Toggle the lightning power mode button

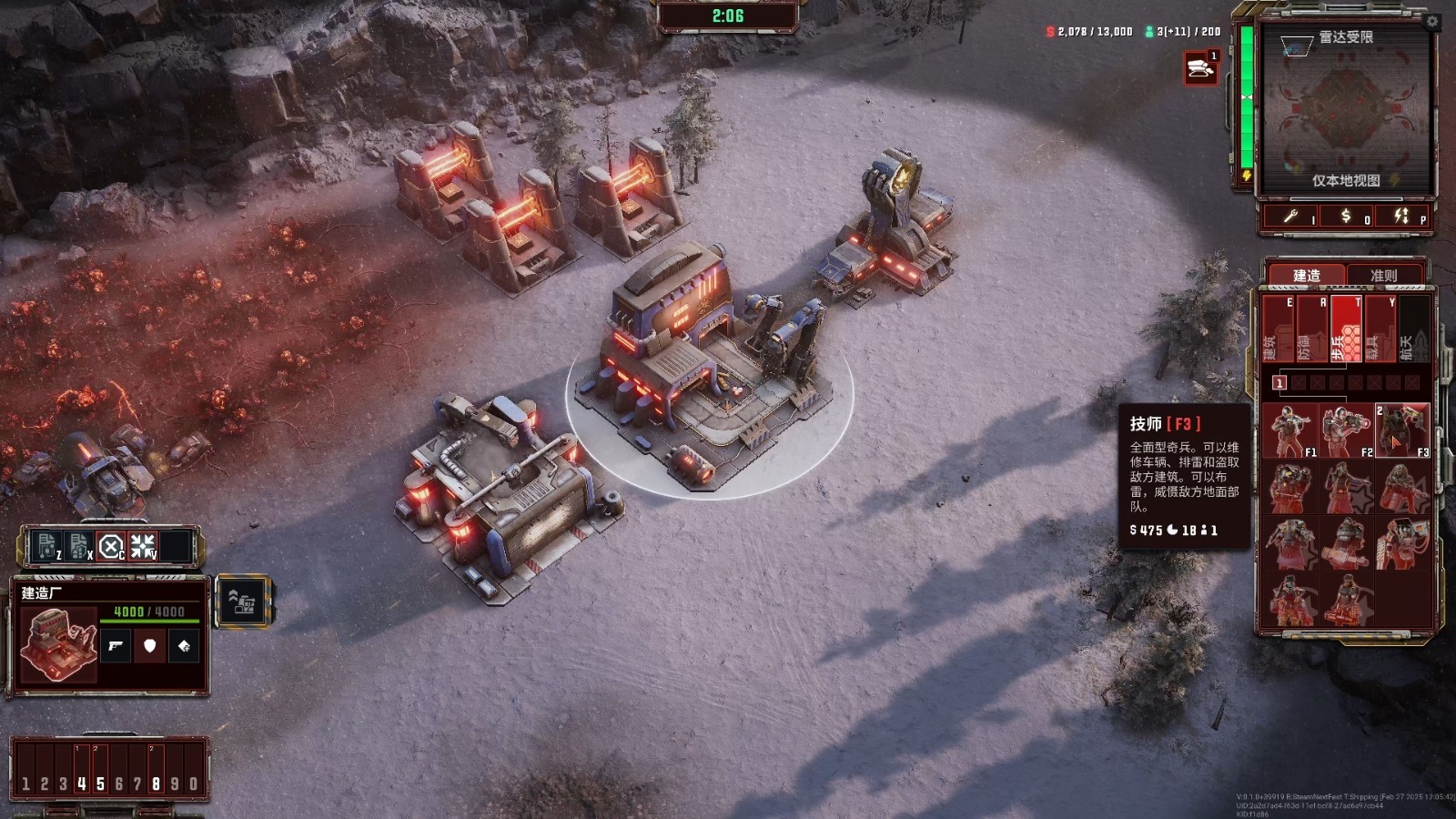click(1402, 217)
